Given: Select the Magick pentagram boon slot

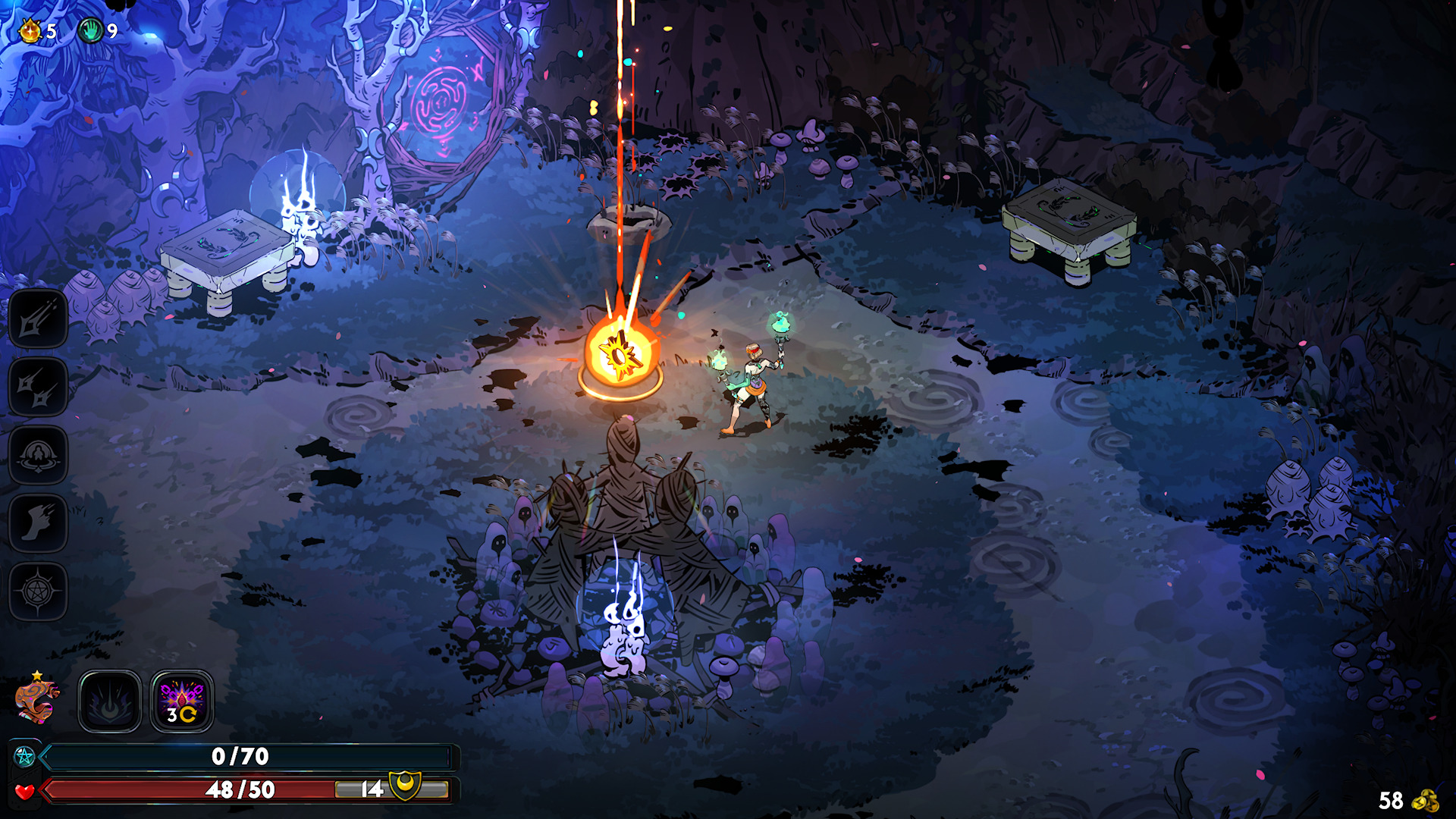Looking at the screenshot, I should point(38,592).
